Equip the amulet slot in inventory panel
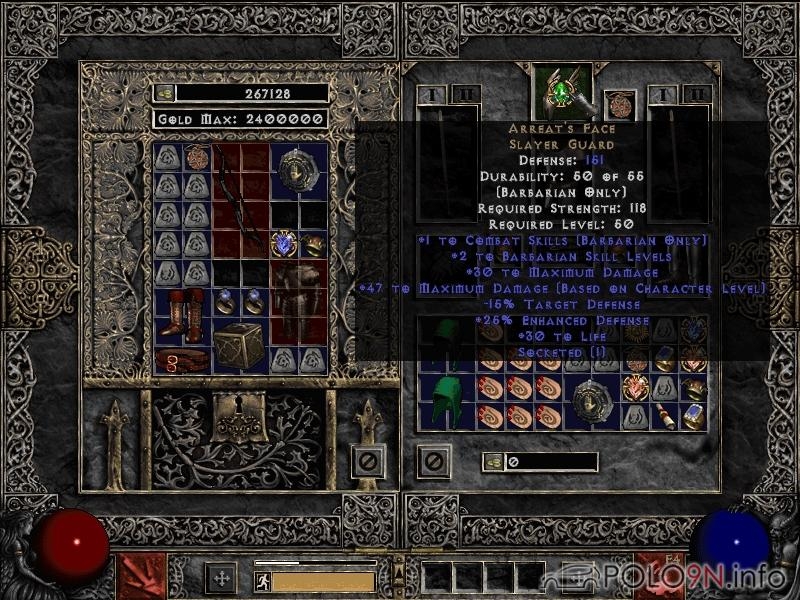Image resolution: width=800 pixels, height=600 pixels. (620, 105)
